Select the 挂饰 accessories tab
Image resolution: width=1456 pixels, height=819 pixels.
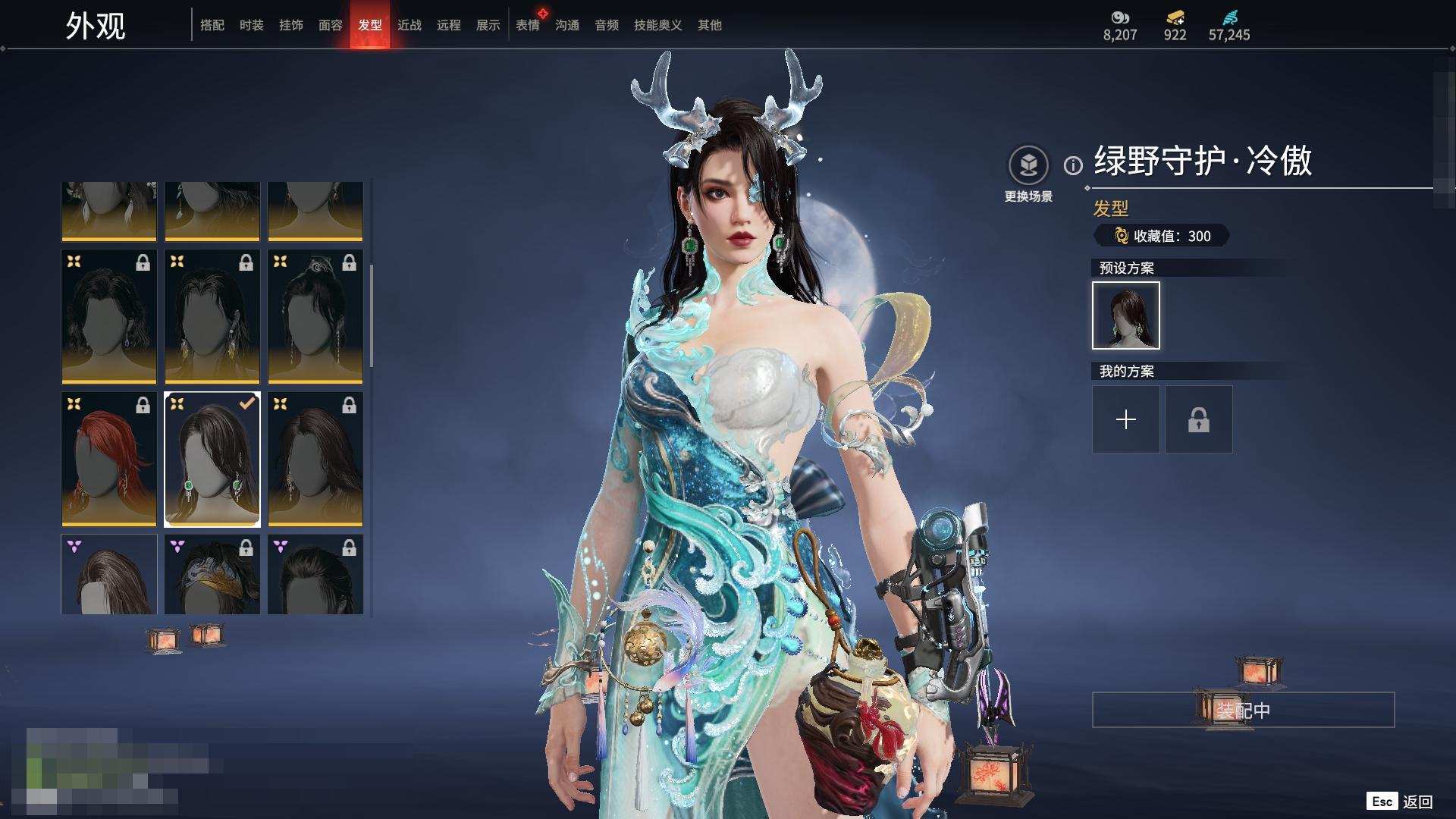click(290, 25)
